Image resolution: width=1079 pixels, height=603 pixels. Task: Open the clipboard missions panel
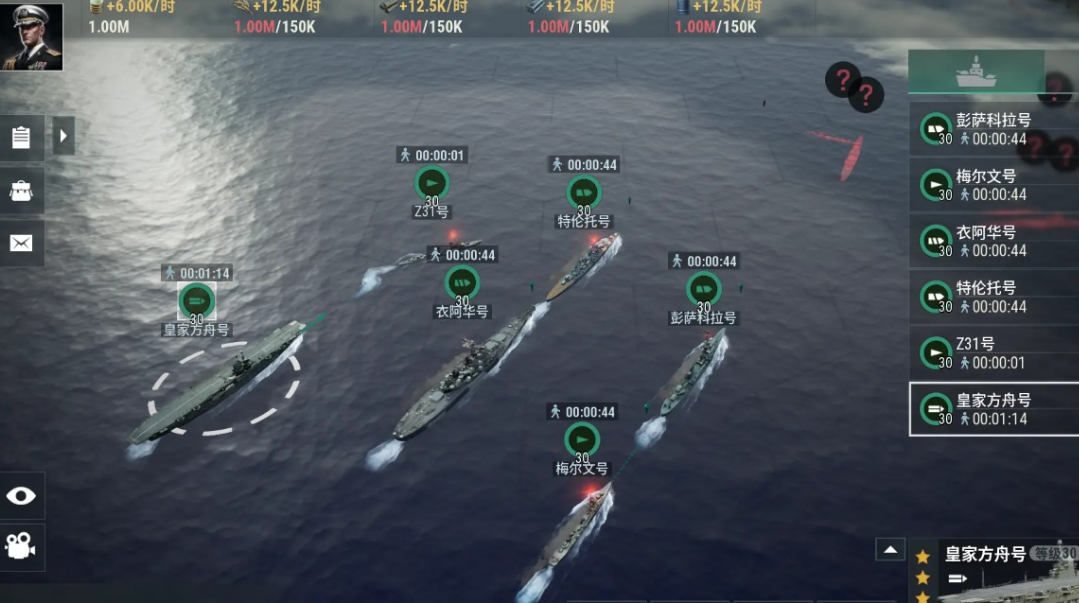click(21, 137)
